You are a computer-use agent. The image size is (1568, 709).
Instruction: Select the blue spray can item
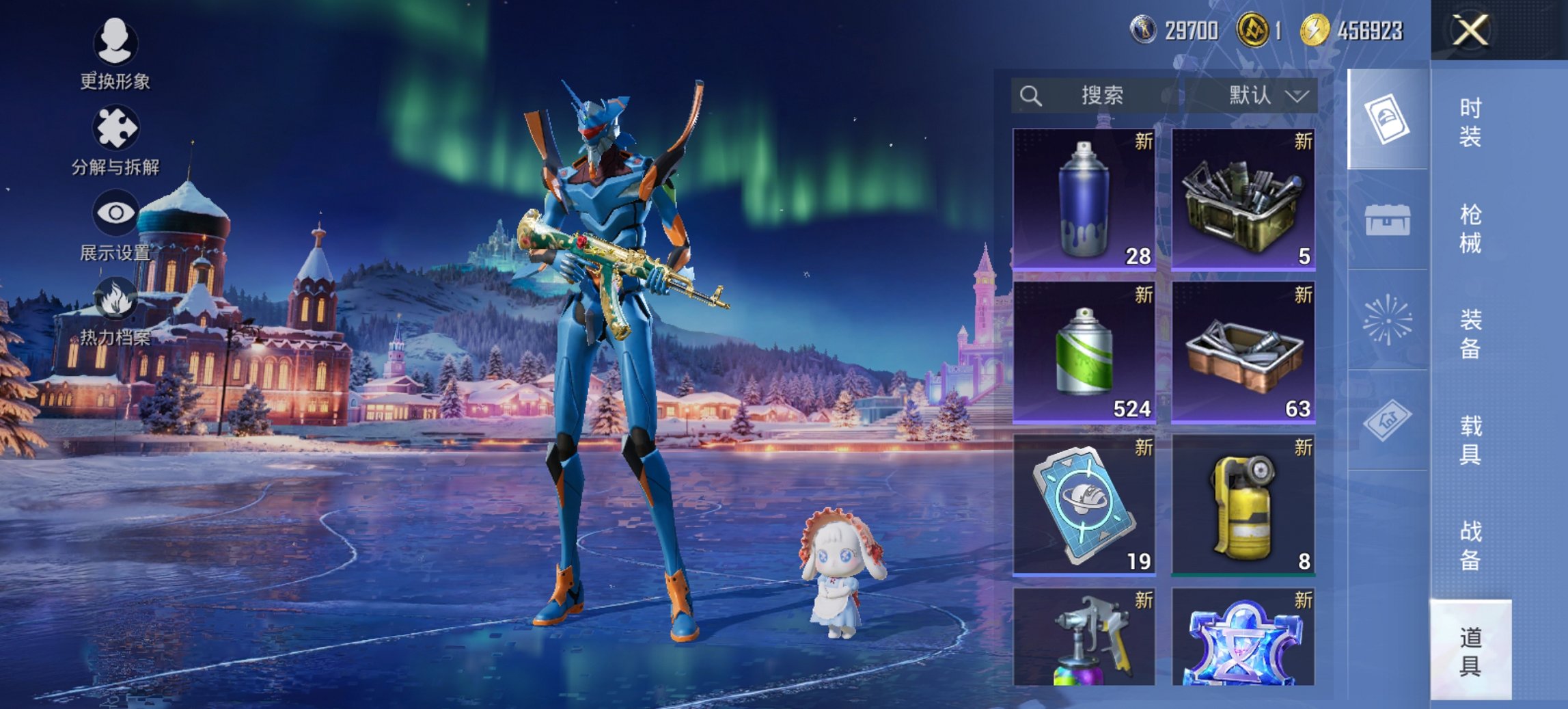(1084, 199)
